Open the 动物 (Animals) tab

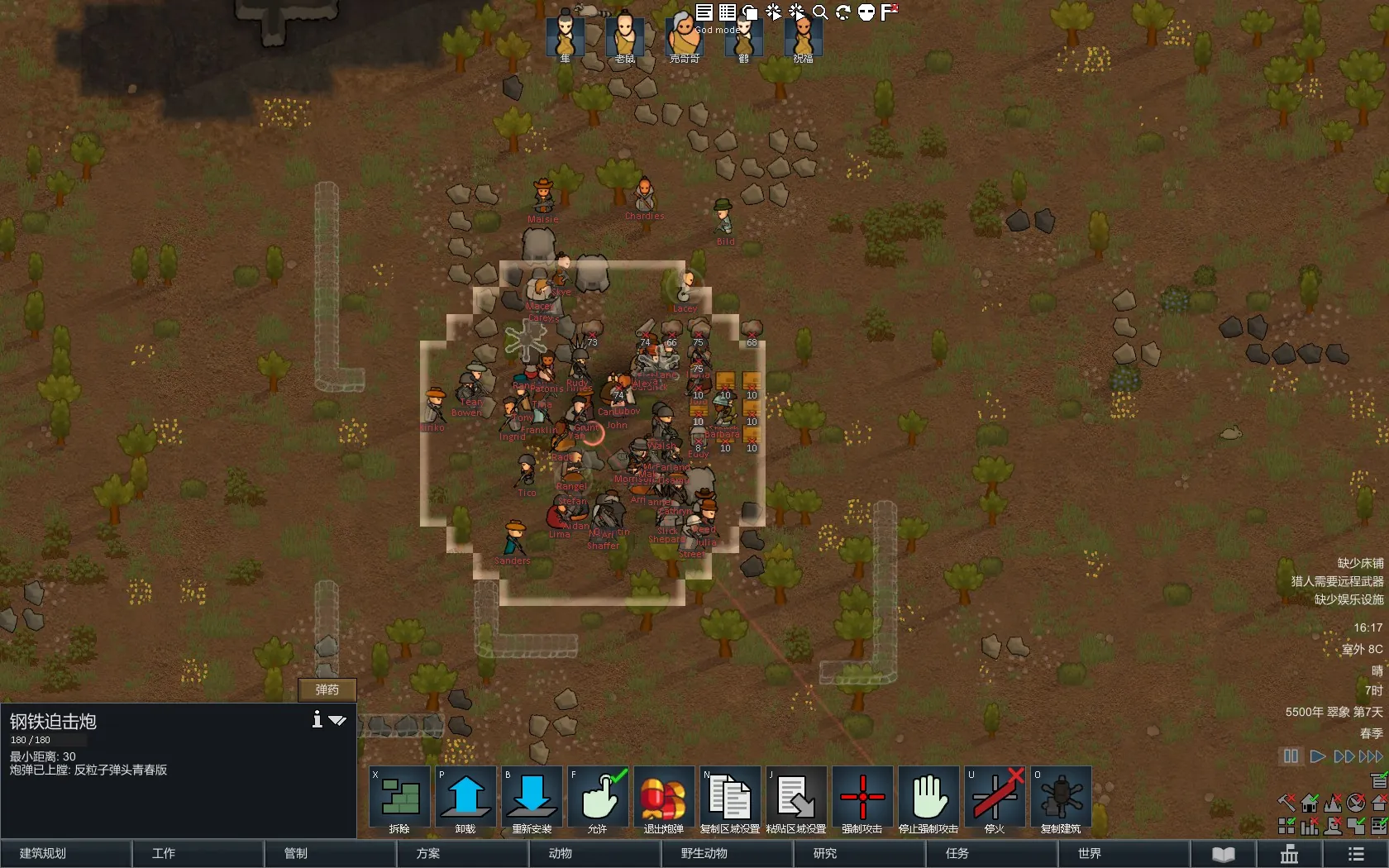(561, 853)
